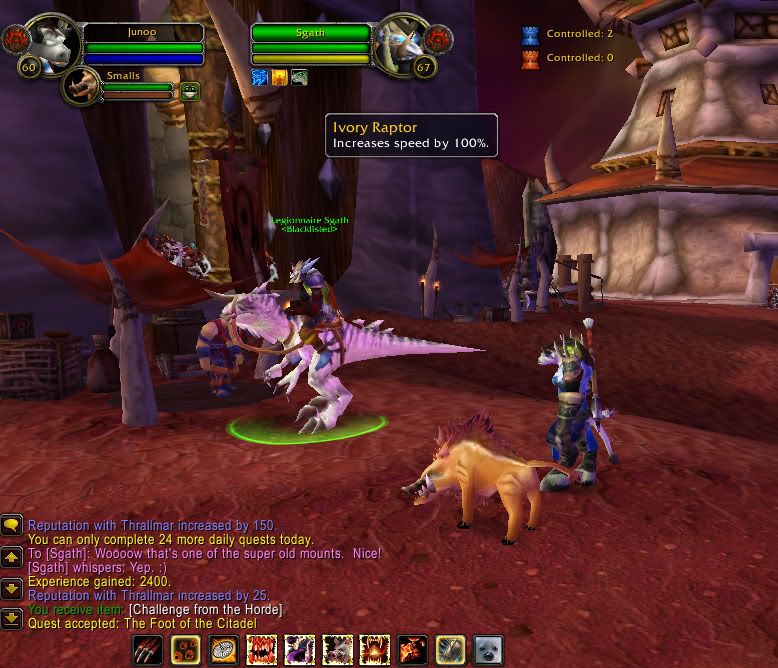Activate the white streak action near bar end

click(x=450, y=649)
